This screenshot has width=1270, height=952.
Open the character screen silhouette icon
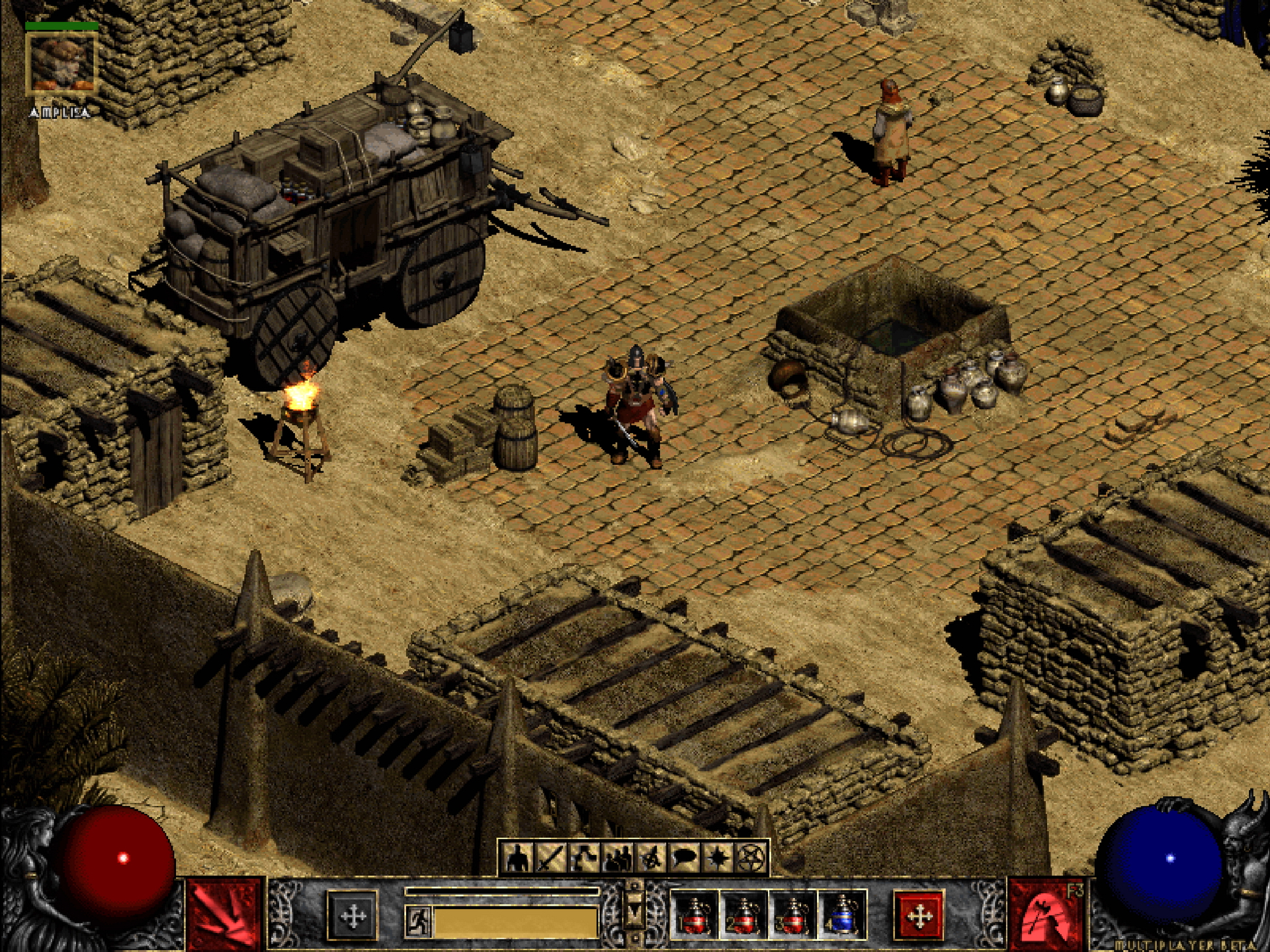coord(517,857)
